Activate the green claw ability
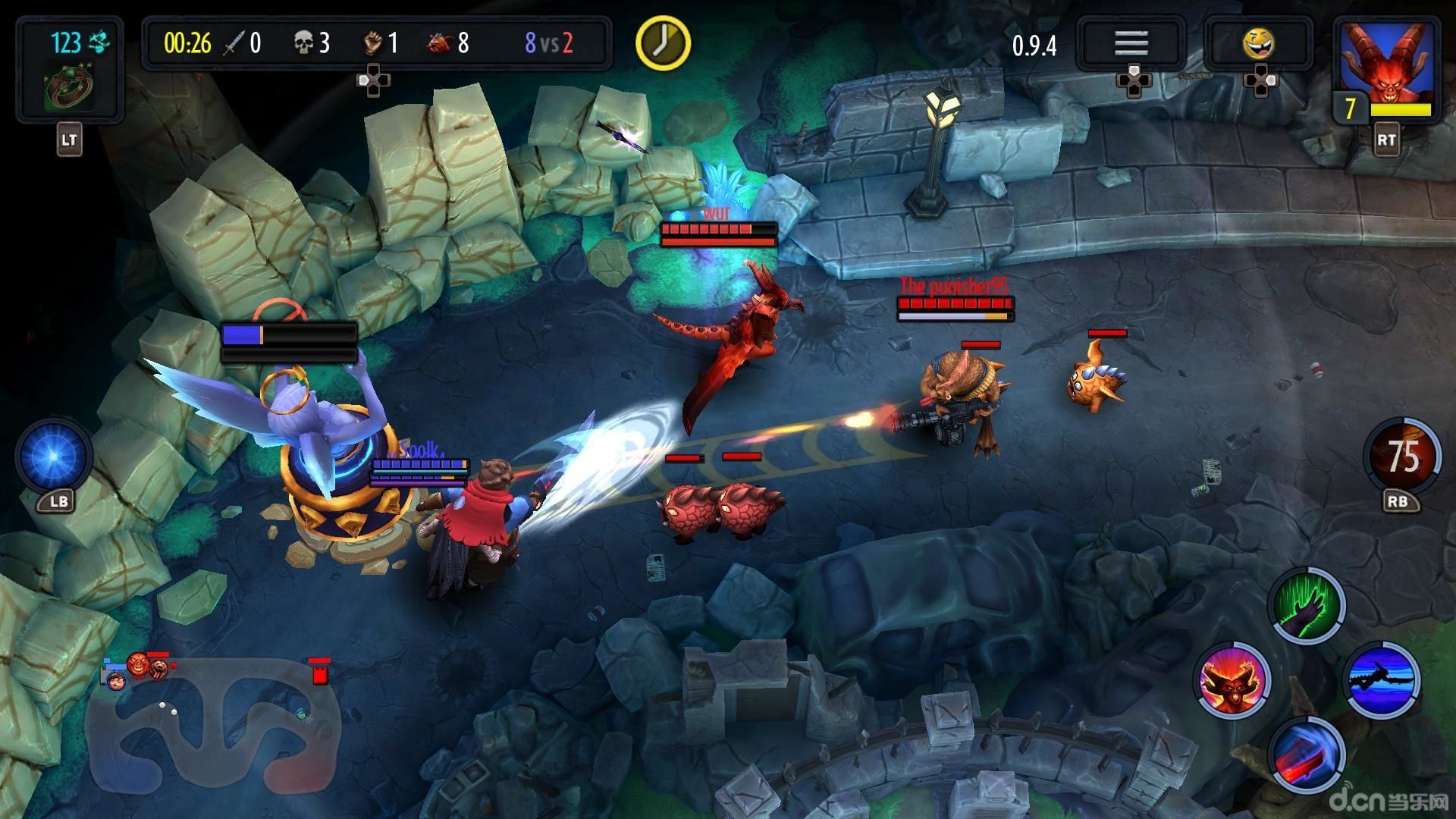Image resolution: width=1456 pixels, height=819 pixels. [1306, 605]
